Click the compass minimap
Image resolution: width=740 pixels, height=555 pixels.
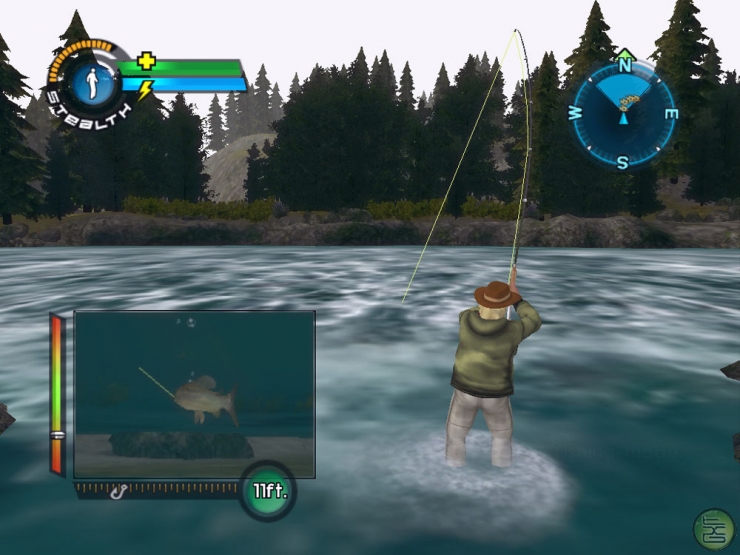coord(624,111)
